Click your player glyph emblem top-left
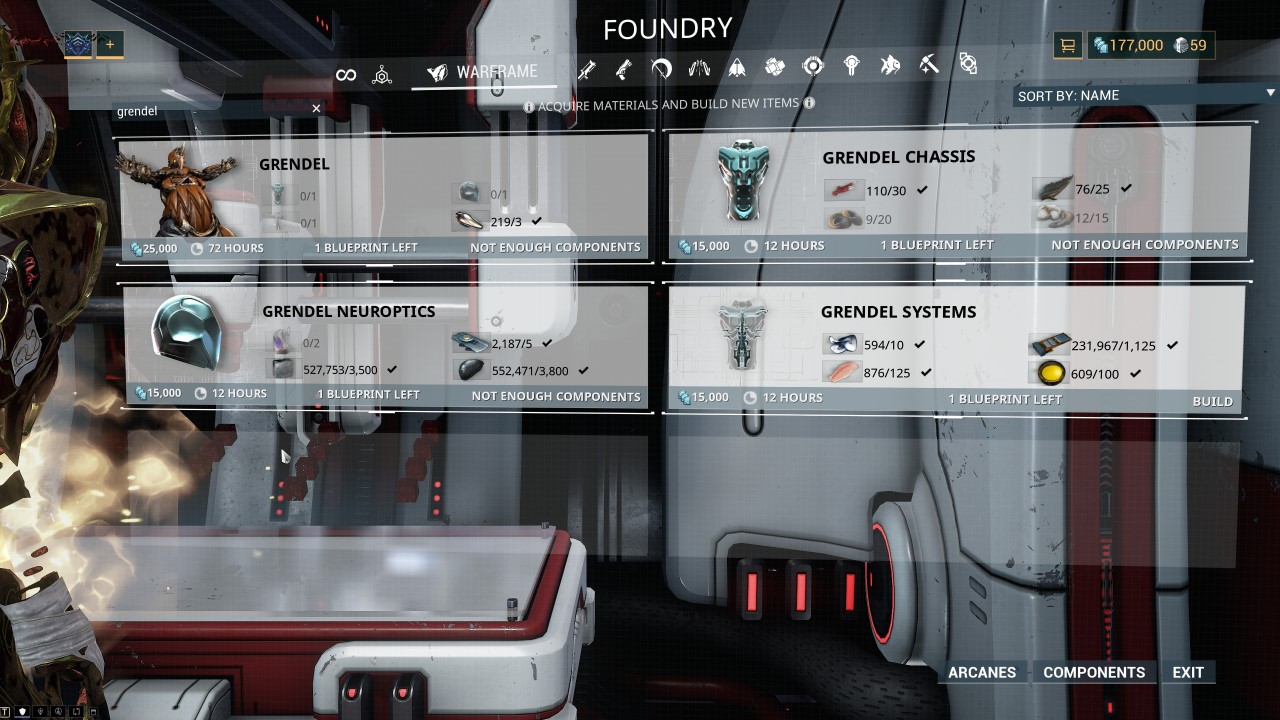Viewport: 1280px width, 720px height. click(x=78, y=44)
